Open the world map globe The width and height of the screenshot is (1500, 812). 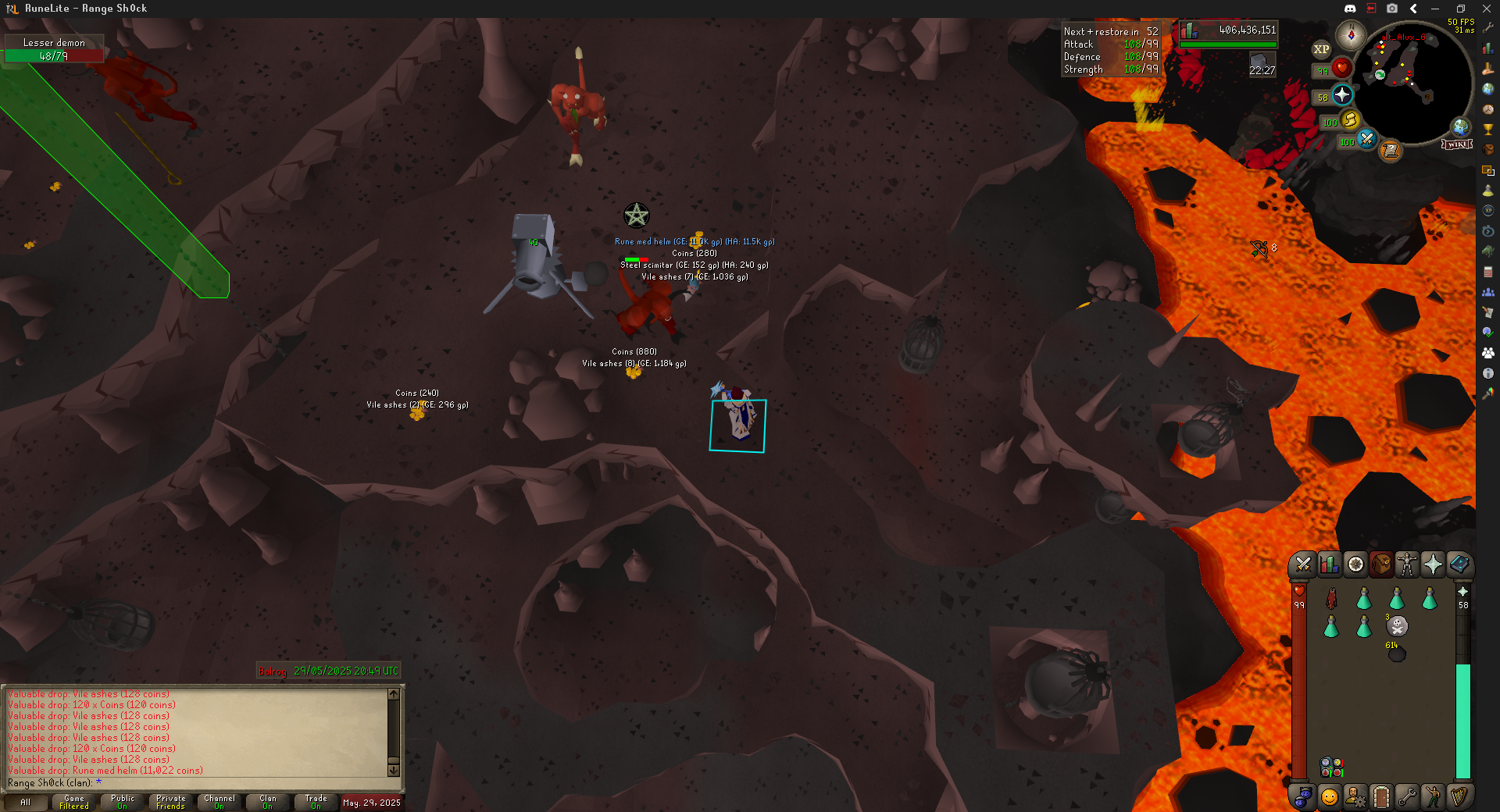pos(1460,126)
